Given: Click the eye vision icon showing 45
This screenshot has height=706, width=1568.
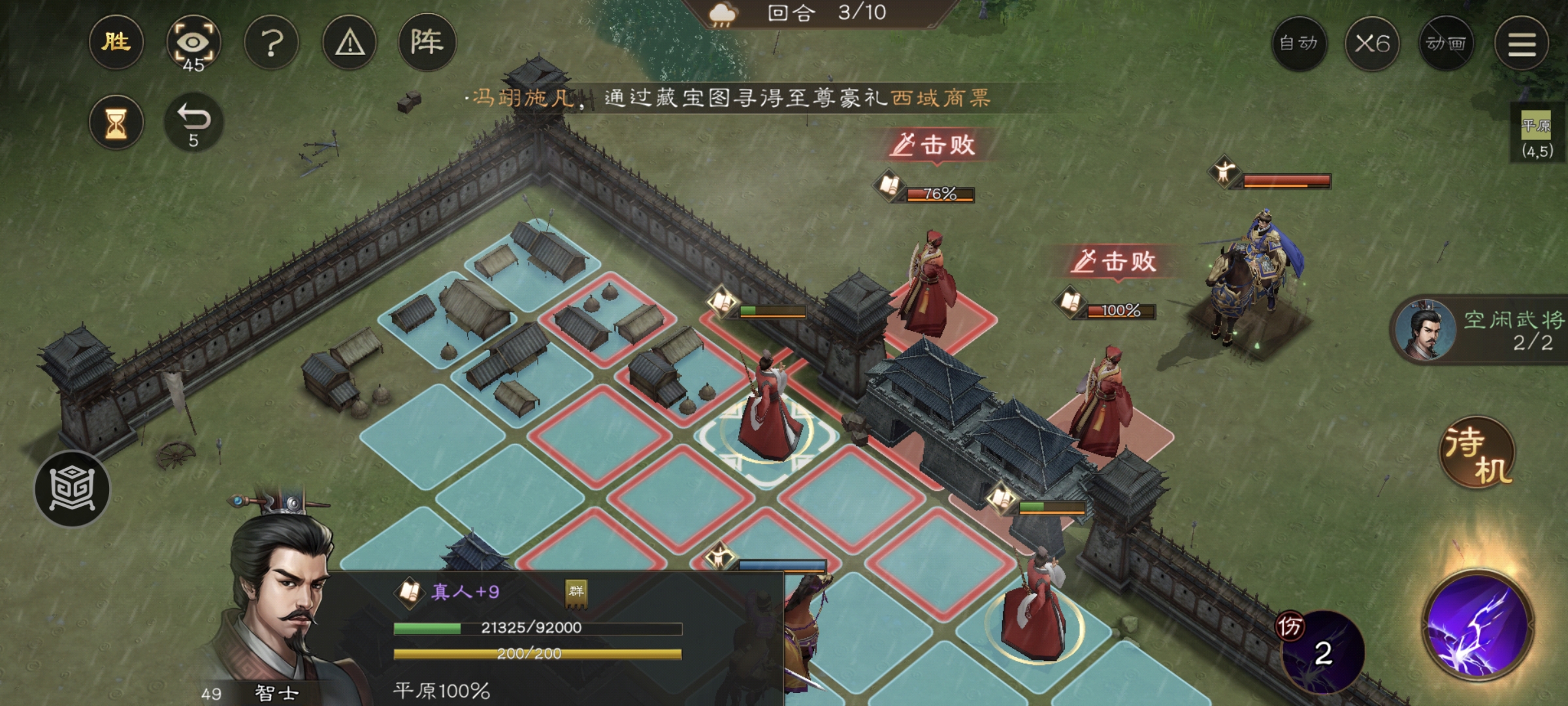Looking at the screenshot, I should click(x=194, y=41).
